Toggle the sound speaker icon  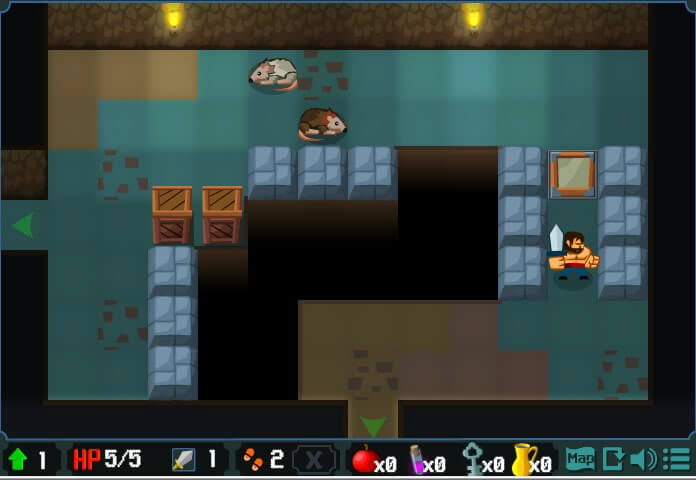point(643,459)
